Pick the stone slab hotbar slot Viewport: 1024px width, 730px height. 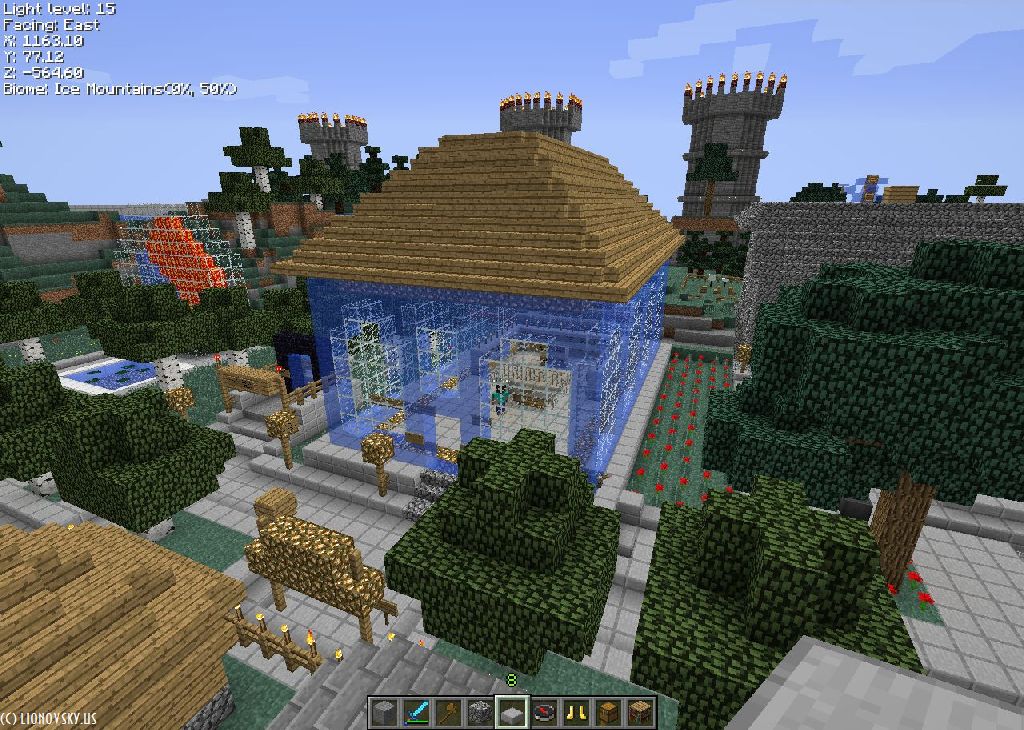[x=512, y=712]
